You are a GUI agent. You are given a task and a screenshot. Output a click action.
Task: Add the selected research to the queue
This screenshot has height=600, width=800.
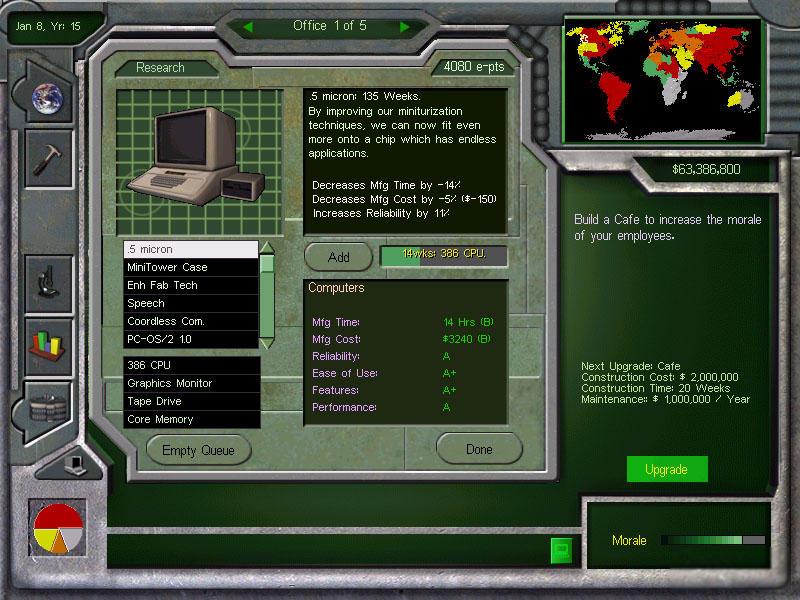(338, 257)
